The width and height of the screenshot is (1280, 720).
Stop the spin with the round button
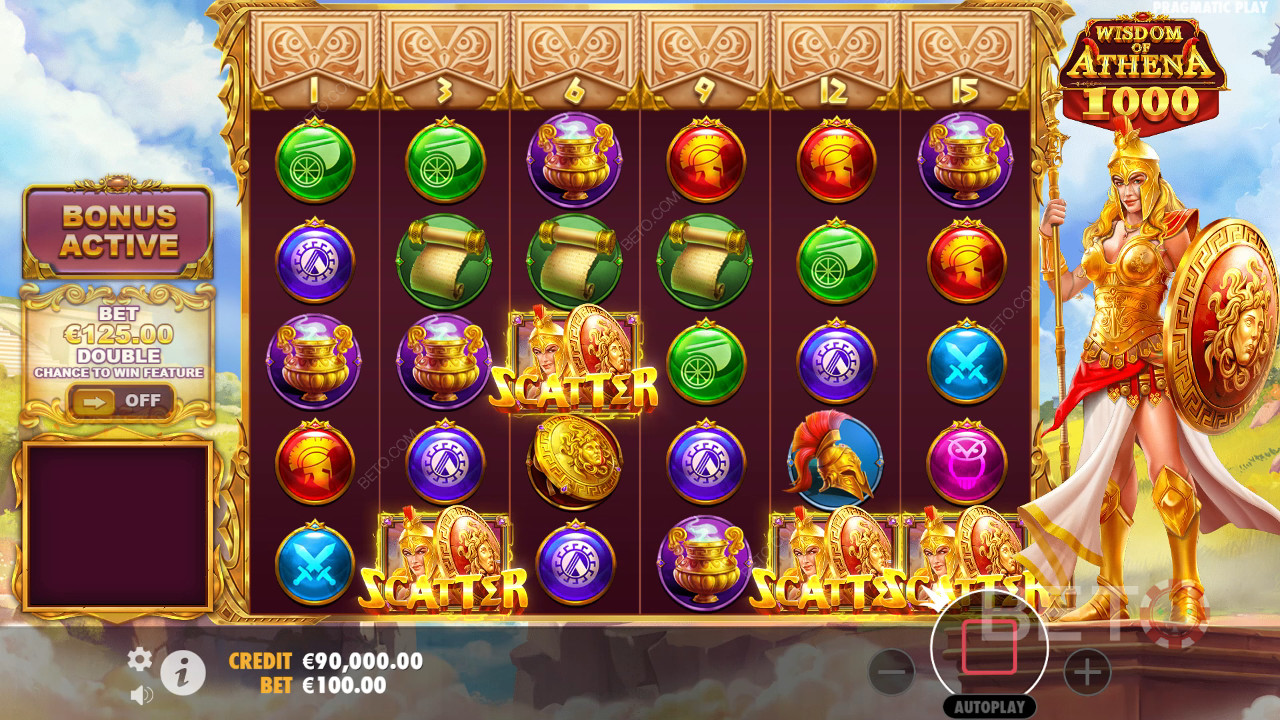(x=989, y=648)
